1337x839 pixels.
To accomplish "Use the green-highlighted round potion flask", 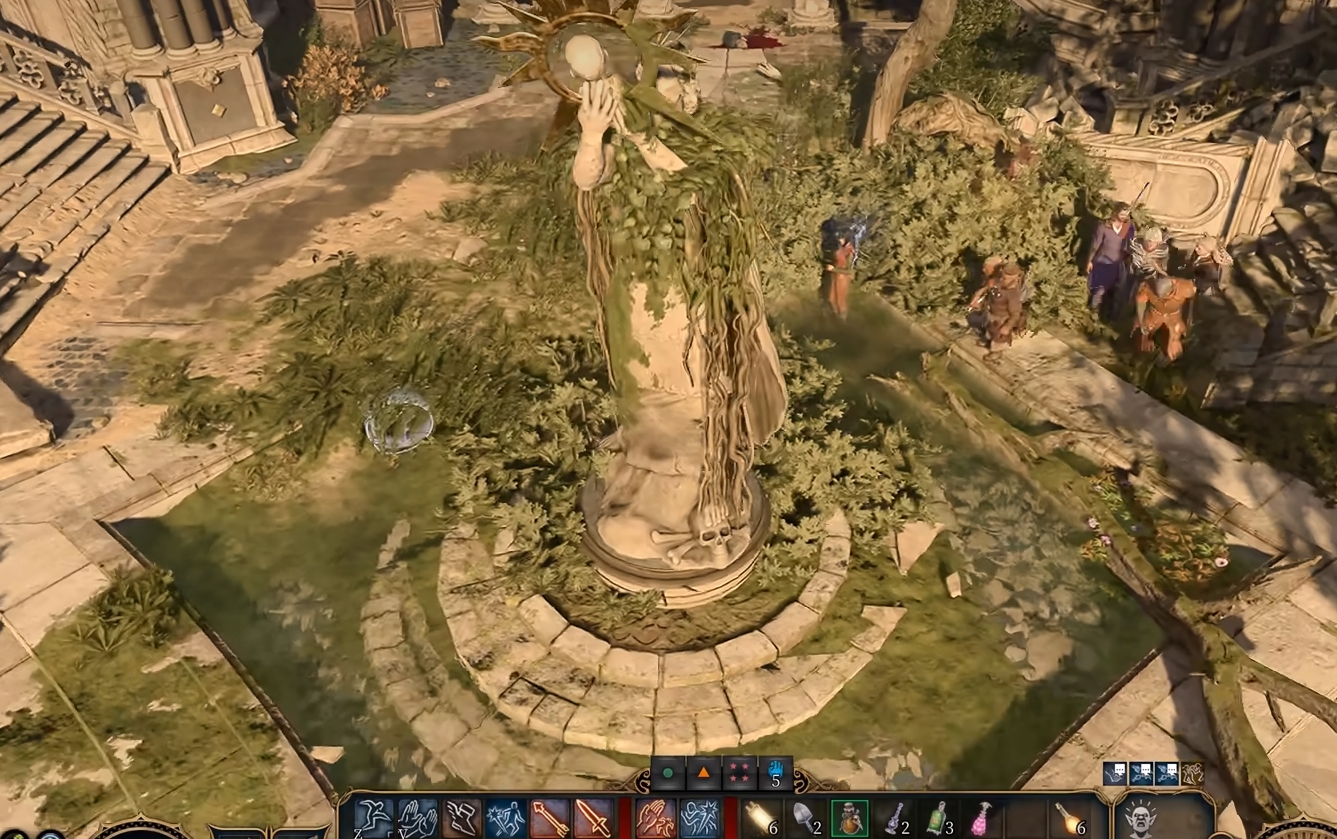I will click(850, 819).
